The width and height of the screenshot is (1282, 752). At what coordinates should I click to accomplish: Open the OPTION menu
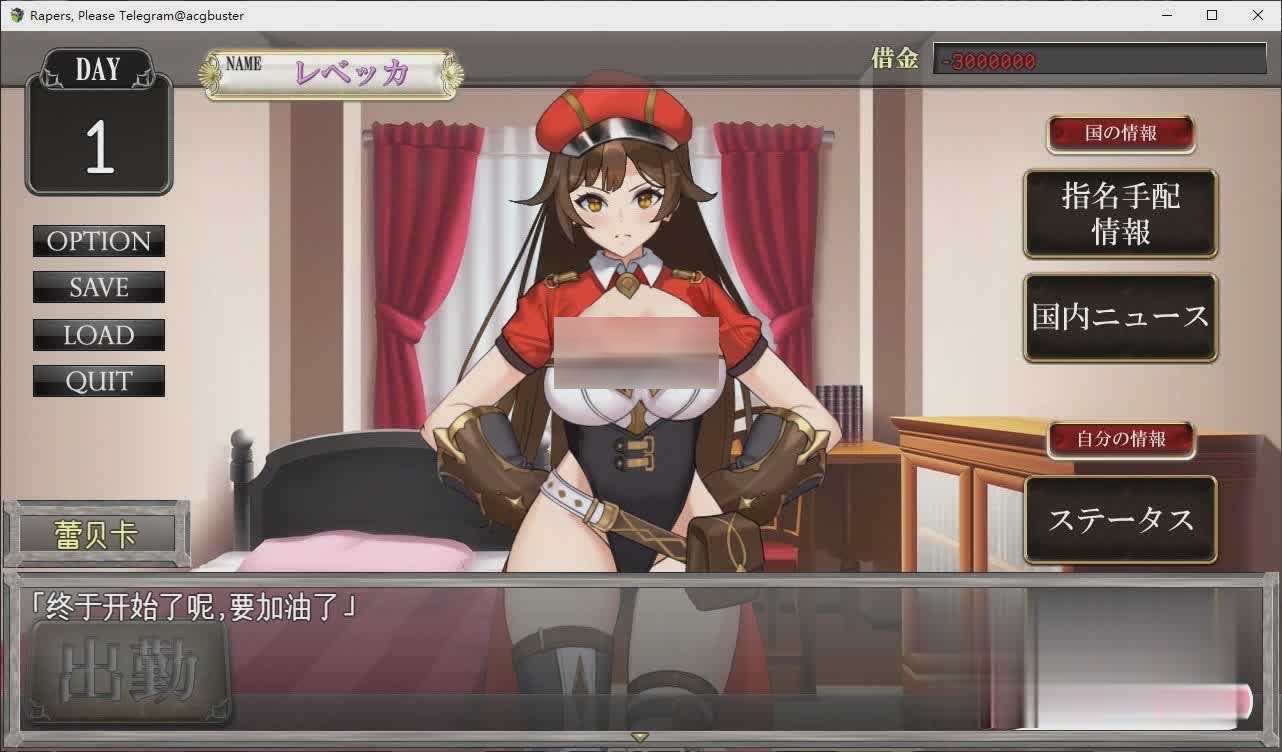[98, 241]
